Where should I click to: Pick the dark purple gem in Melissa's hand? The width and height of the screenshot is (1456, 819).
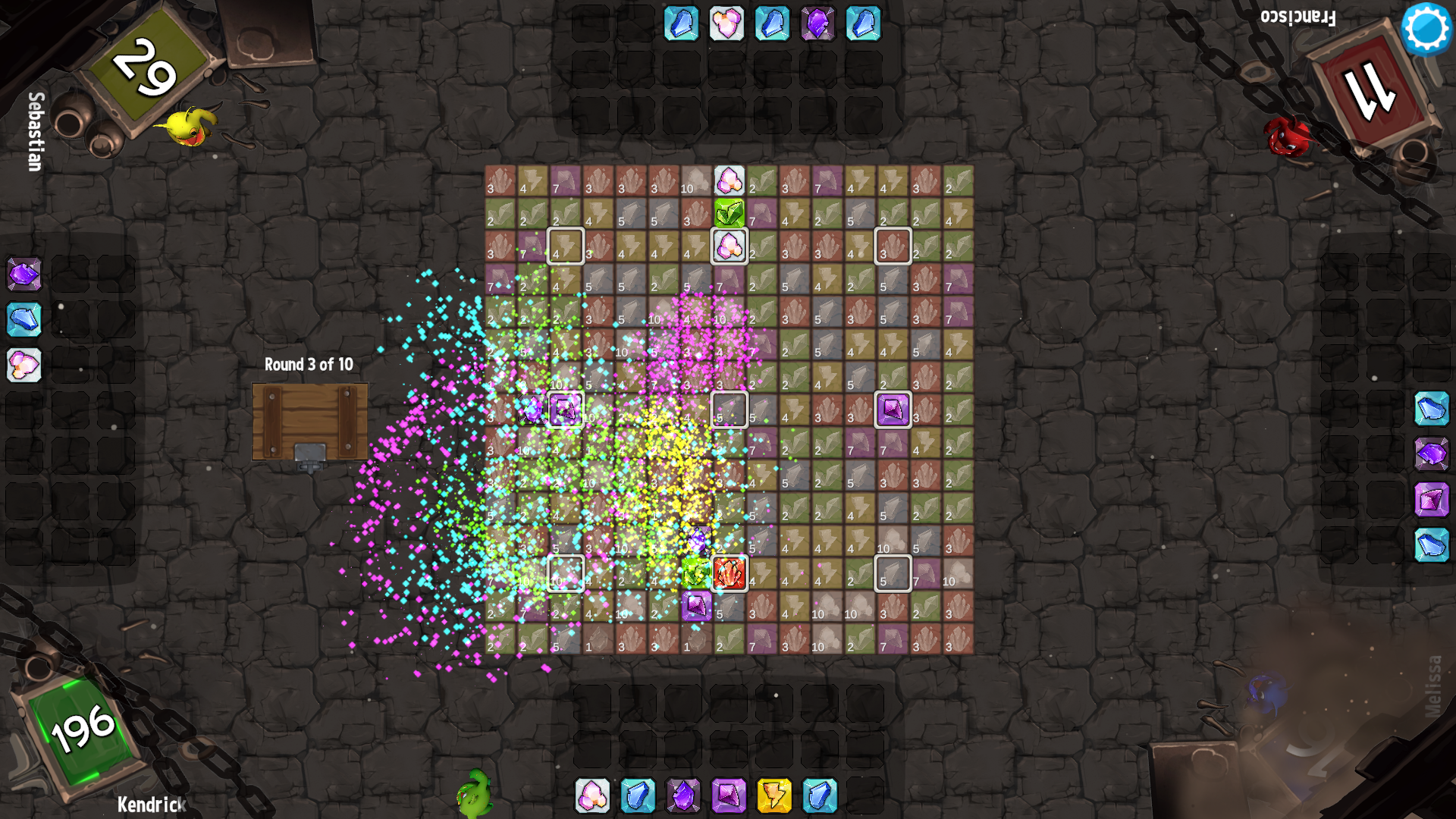point(1432,454)
